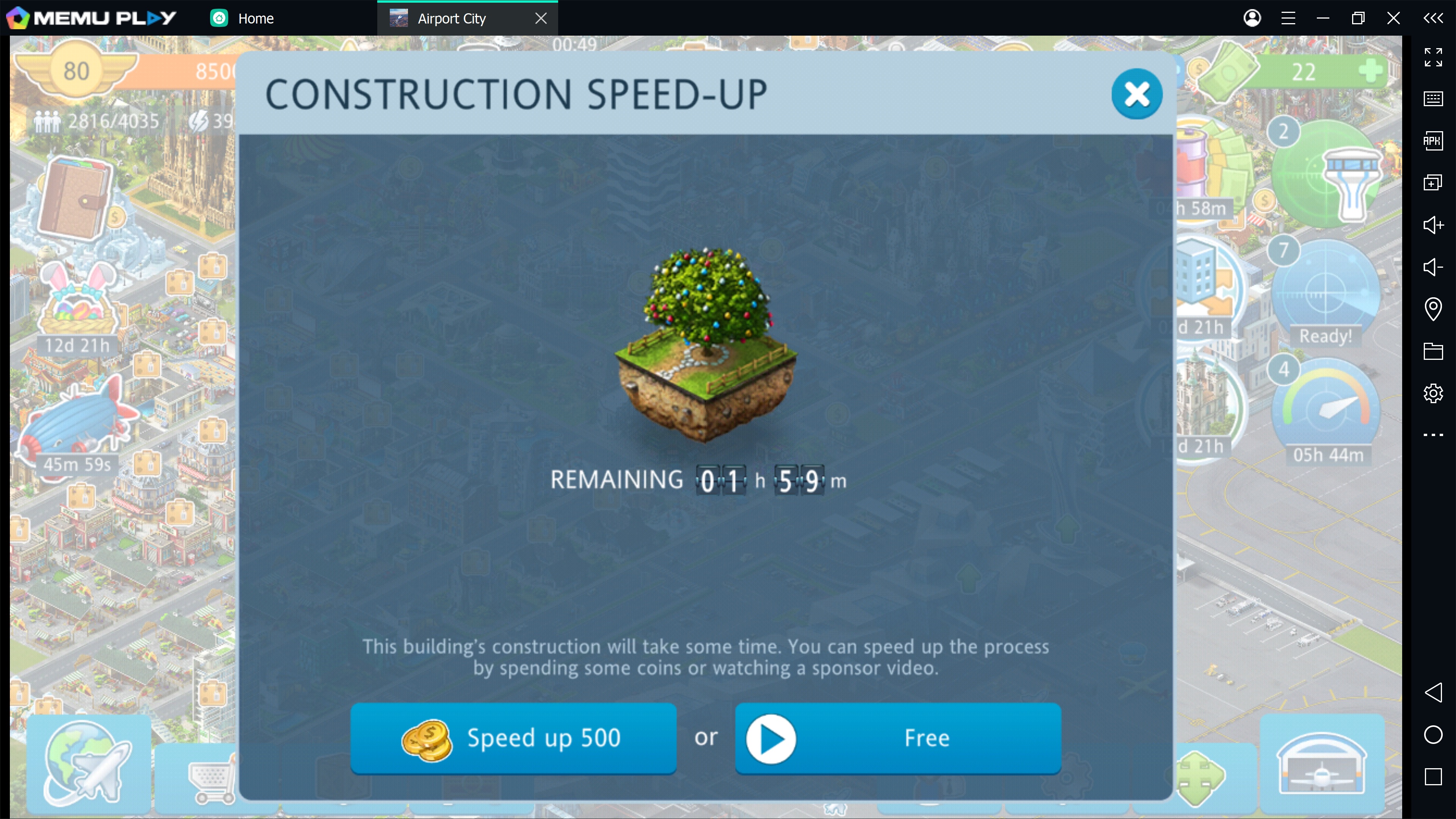Open the Easter bunny basket event
The image size is (1456, 819).
(77, 303)
